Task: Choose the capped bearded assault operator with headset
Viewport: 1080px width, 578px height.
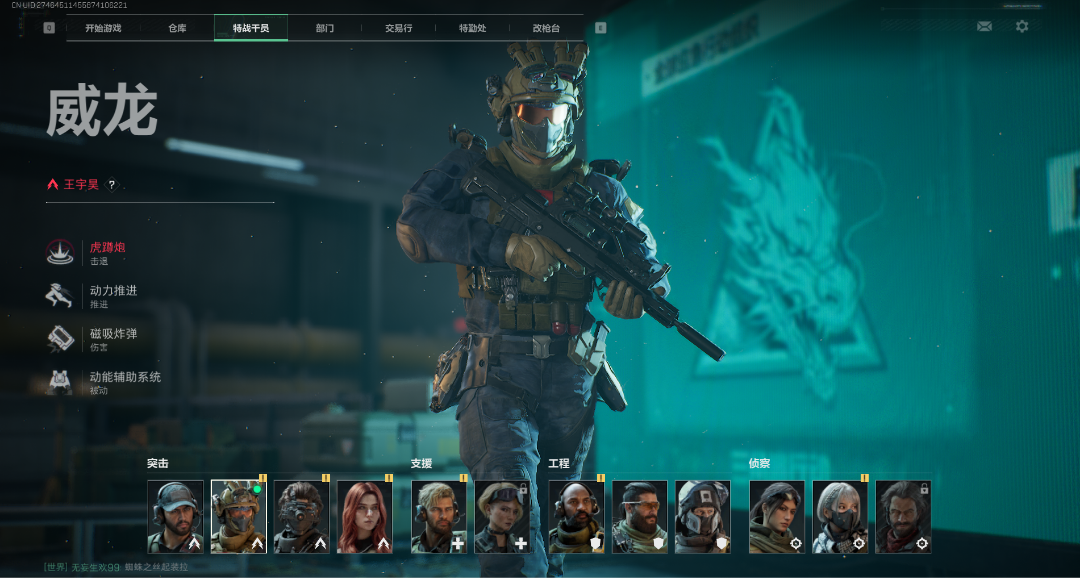Action: (175, 516)
